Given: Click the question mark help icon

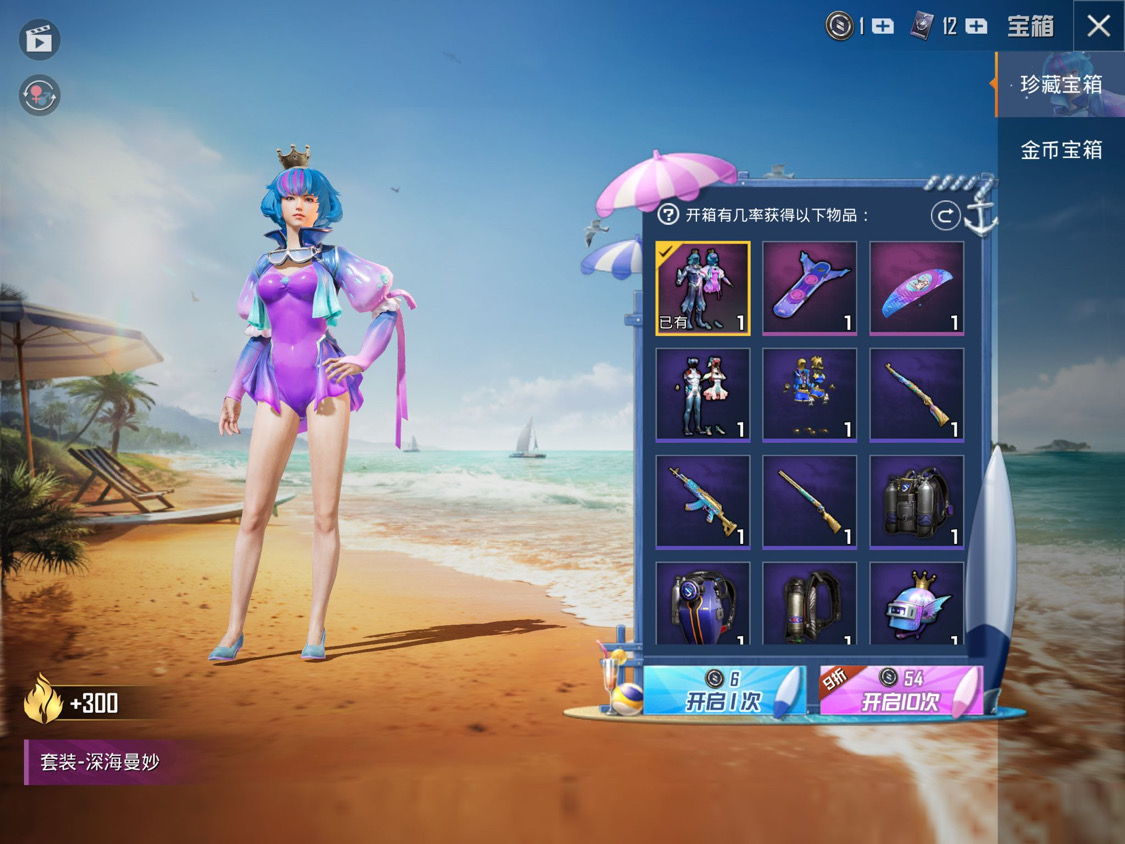Looking at the screenshot, I should tap(668, 214).
